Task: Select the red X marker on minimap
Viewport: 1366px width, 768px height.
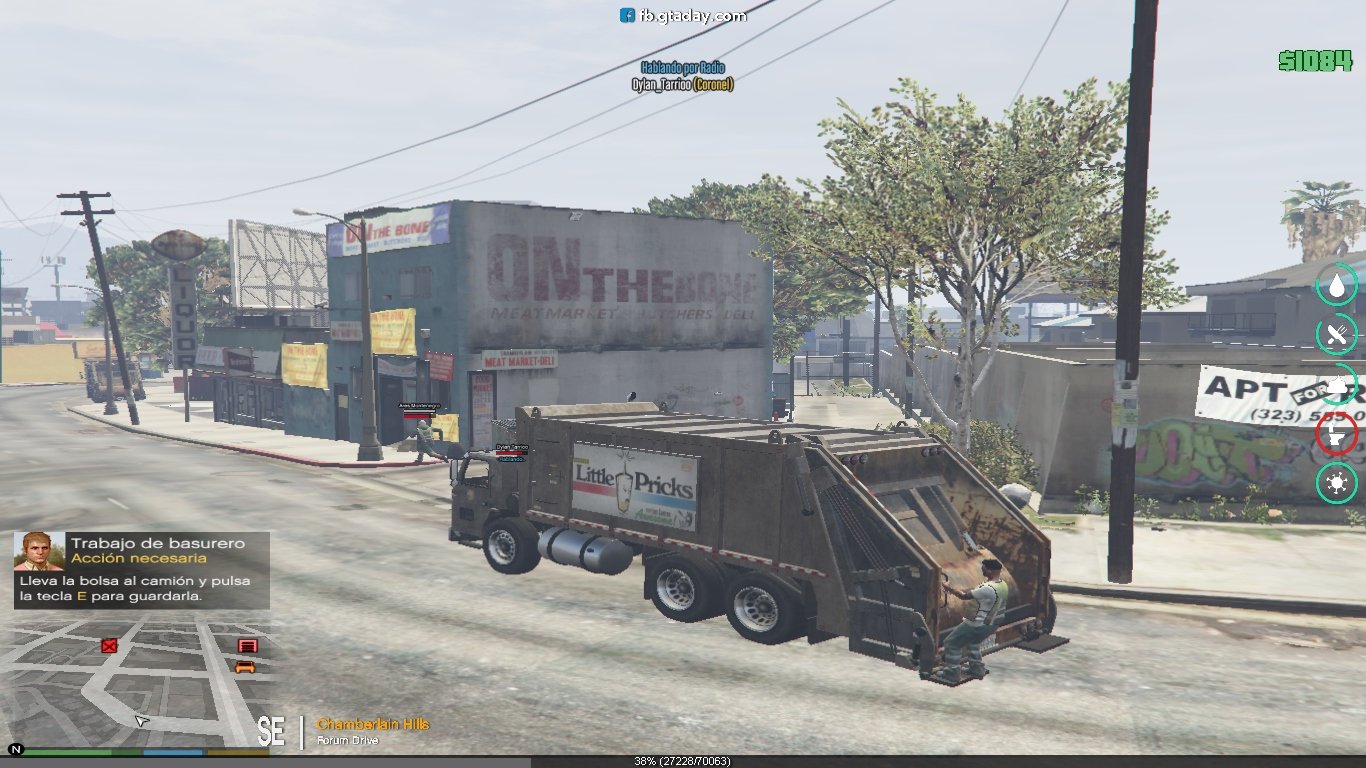Action: (x=109, y=646)
